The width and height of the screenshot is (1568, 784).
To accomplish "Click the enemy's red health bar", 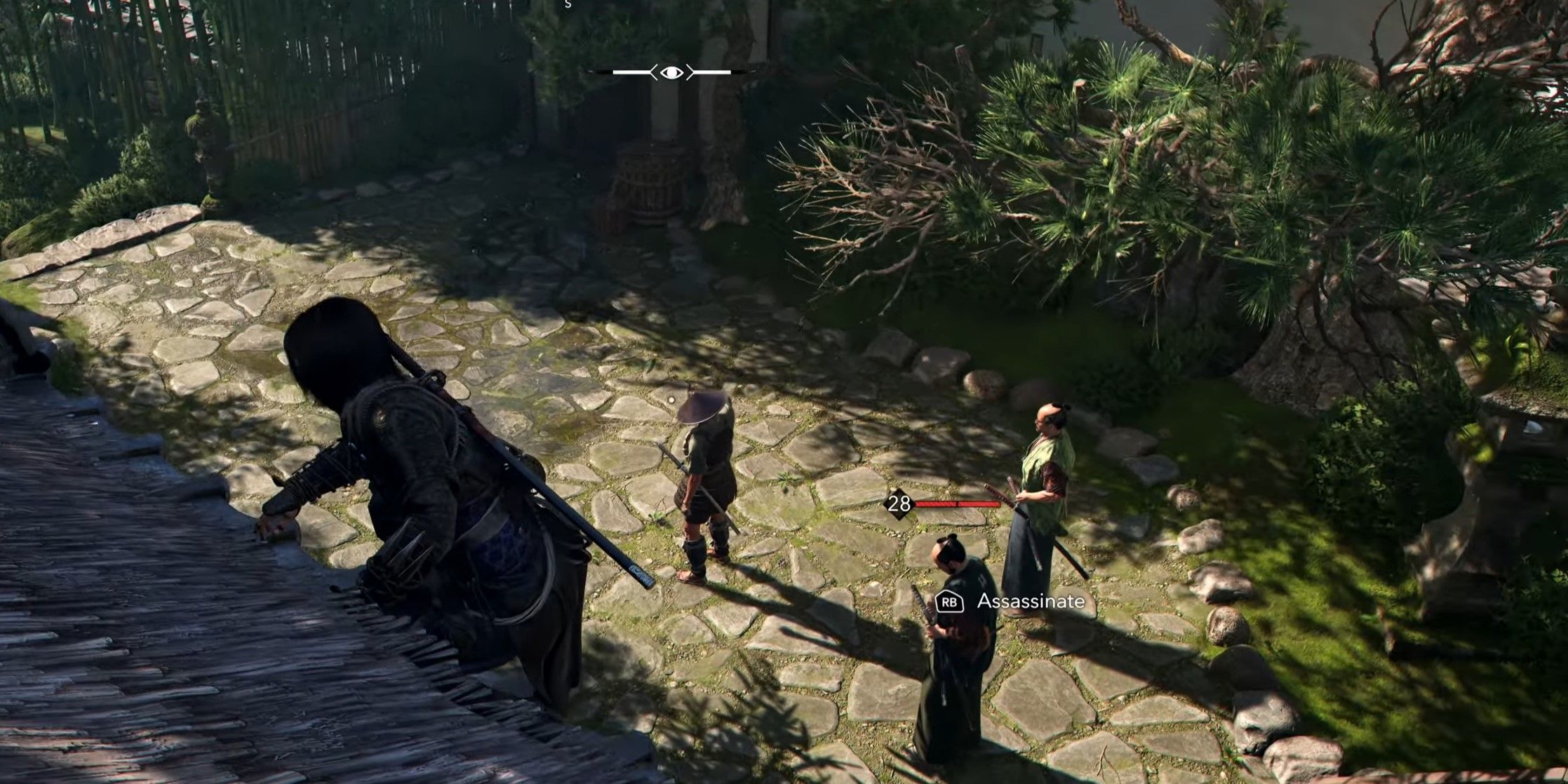I will (958, 503).
